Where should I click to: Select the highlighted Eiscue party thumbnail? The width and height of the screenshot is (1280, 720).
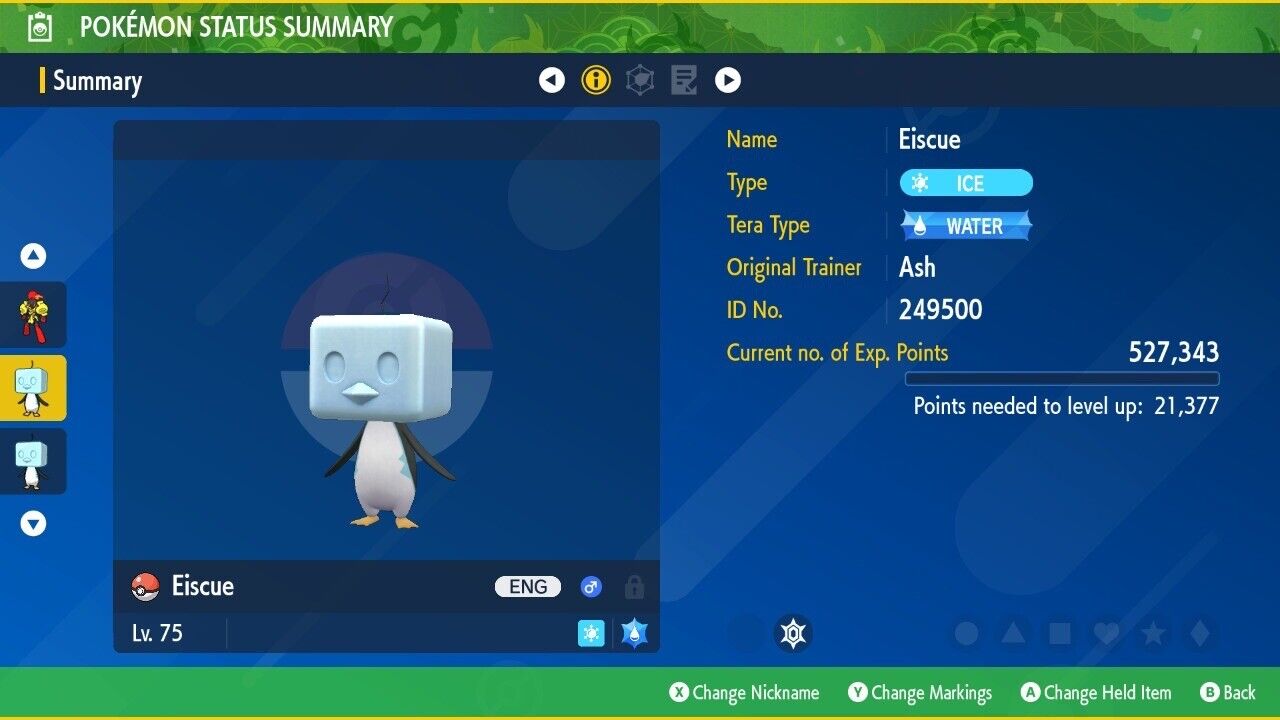[x=33, y=388]
